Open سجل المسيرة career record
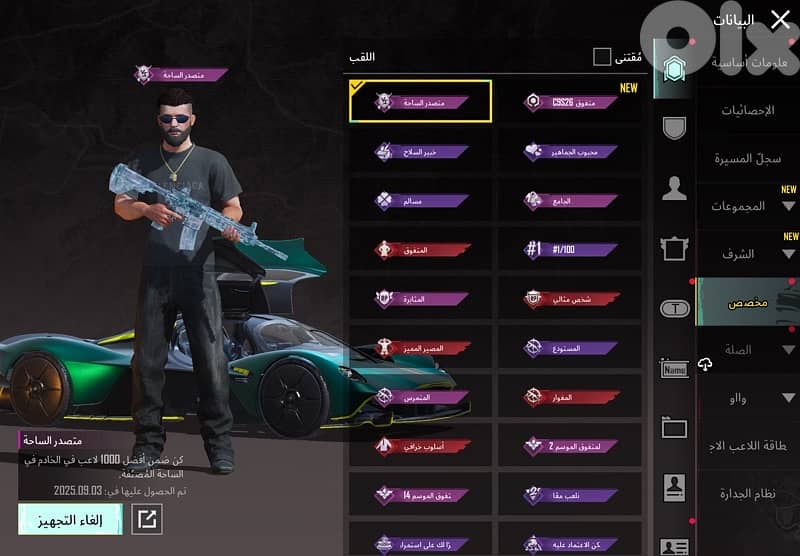 748,158
